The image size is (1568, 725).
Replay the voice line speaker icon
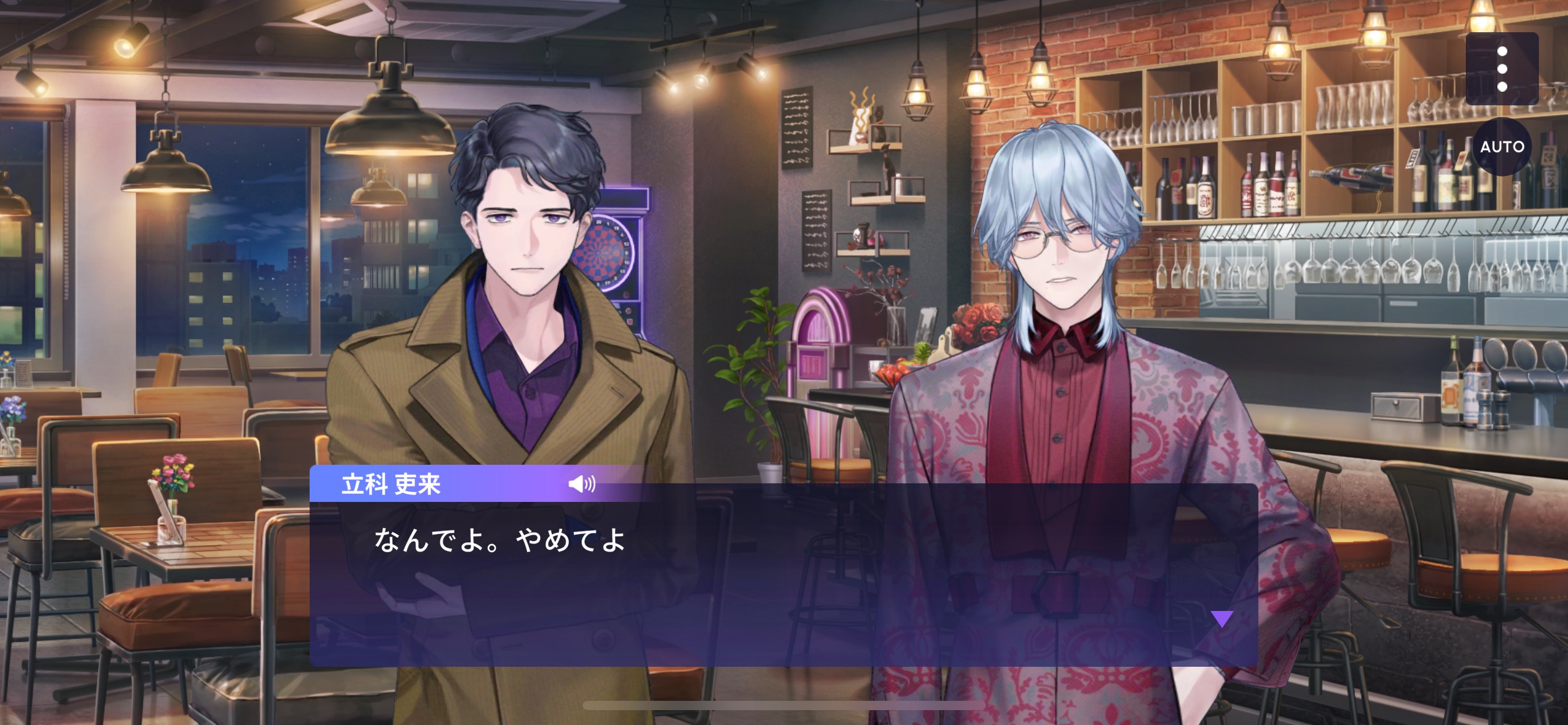pos(581,484)
